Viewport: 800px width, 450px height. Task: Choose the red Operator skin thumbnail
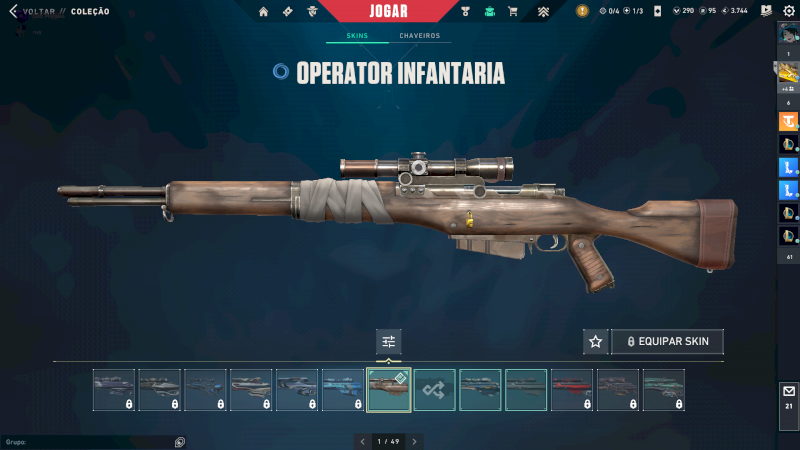coord(572,390)
